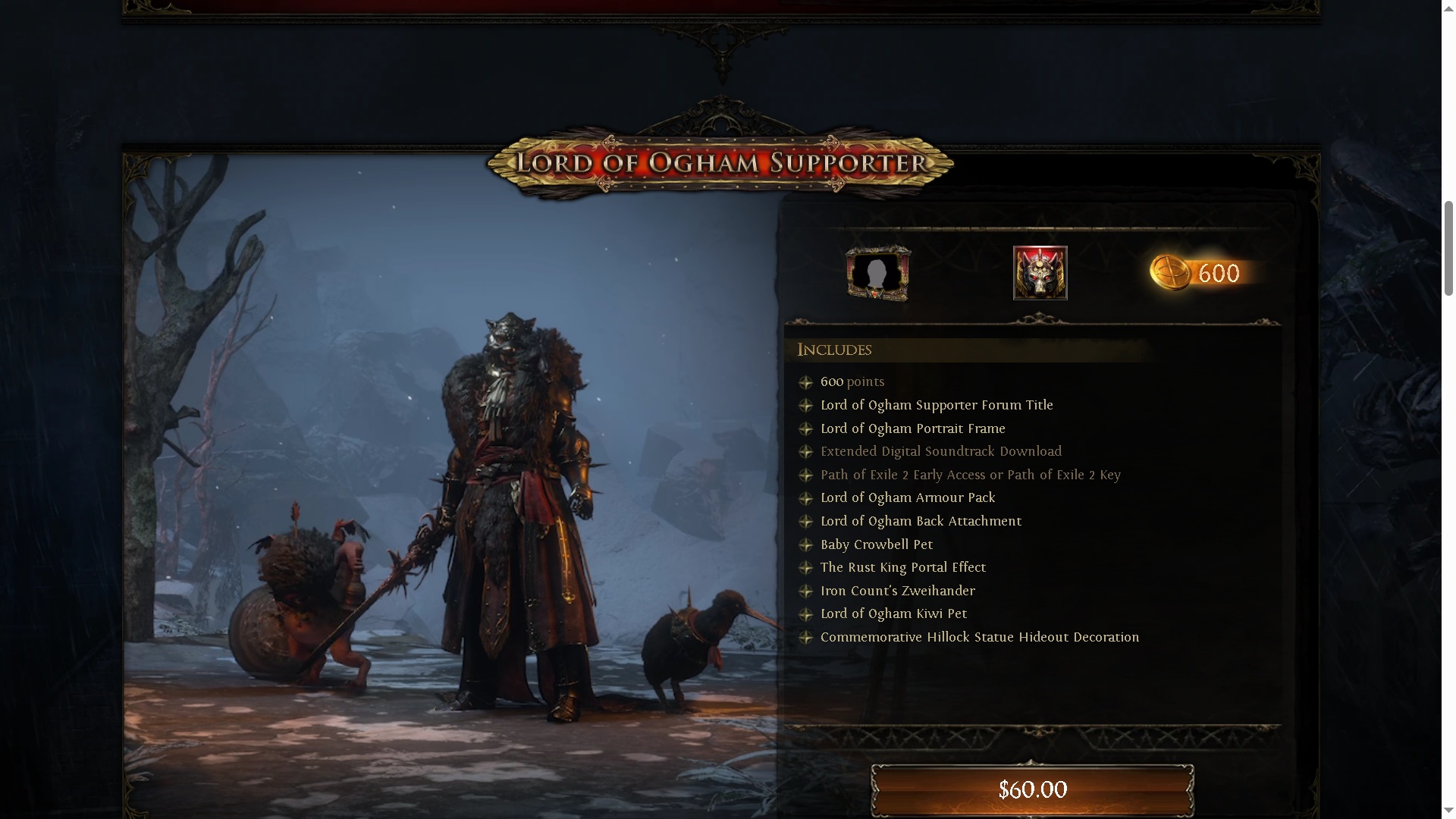Click the Lord of Ogham helmet avatar icon
This screenshot has width=1456, height=819.
pyautogui.click(x=1040, y=273)
